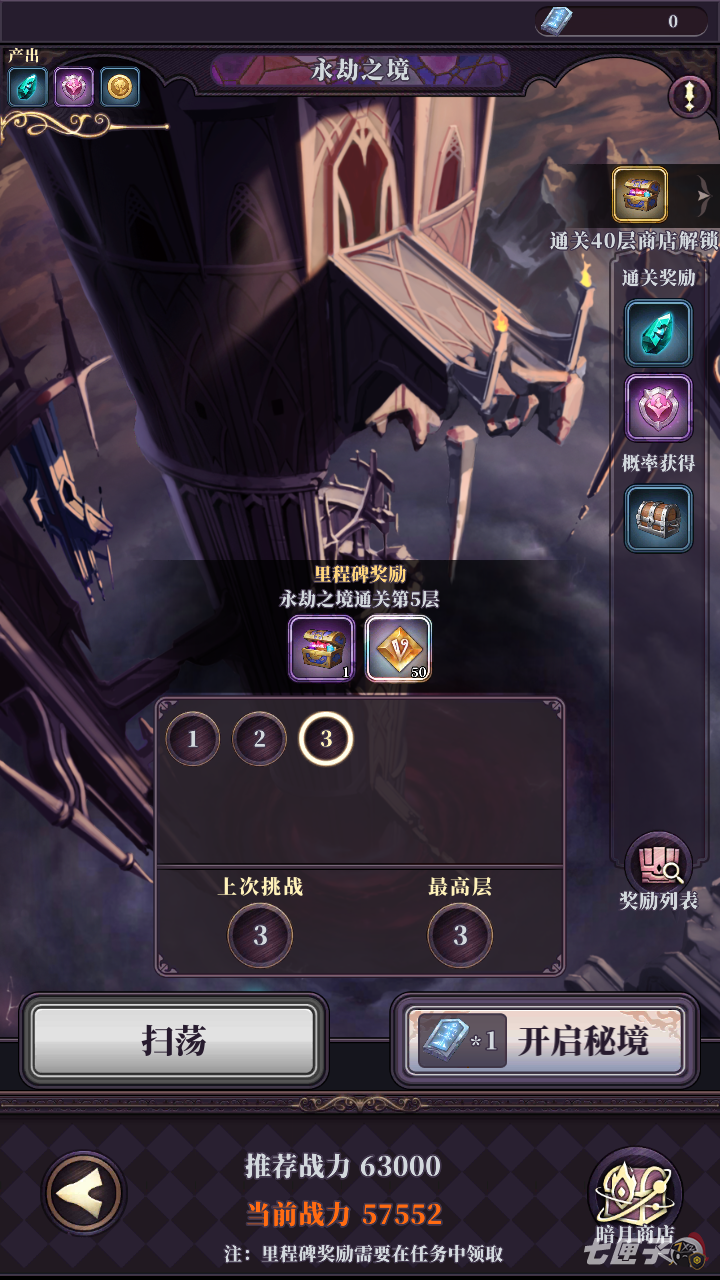The width and height of the screenshot is (720, 1280).
Task: Select floor 1 node
Action: click(x=193, y=740)
